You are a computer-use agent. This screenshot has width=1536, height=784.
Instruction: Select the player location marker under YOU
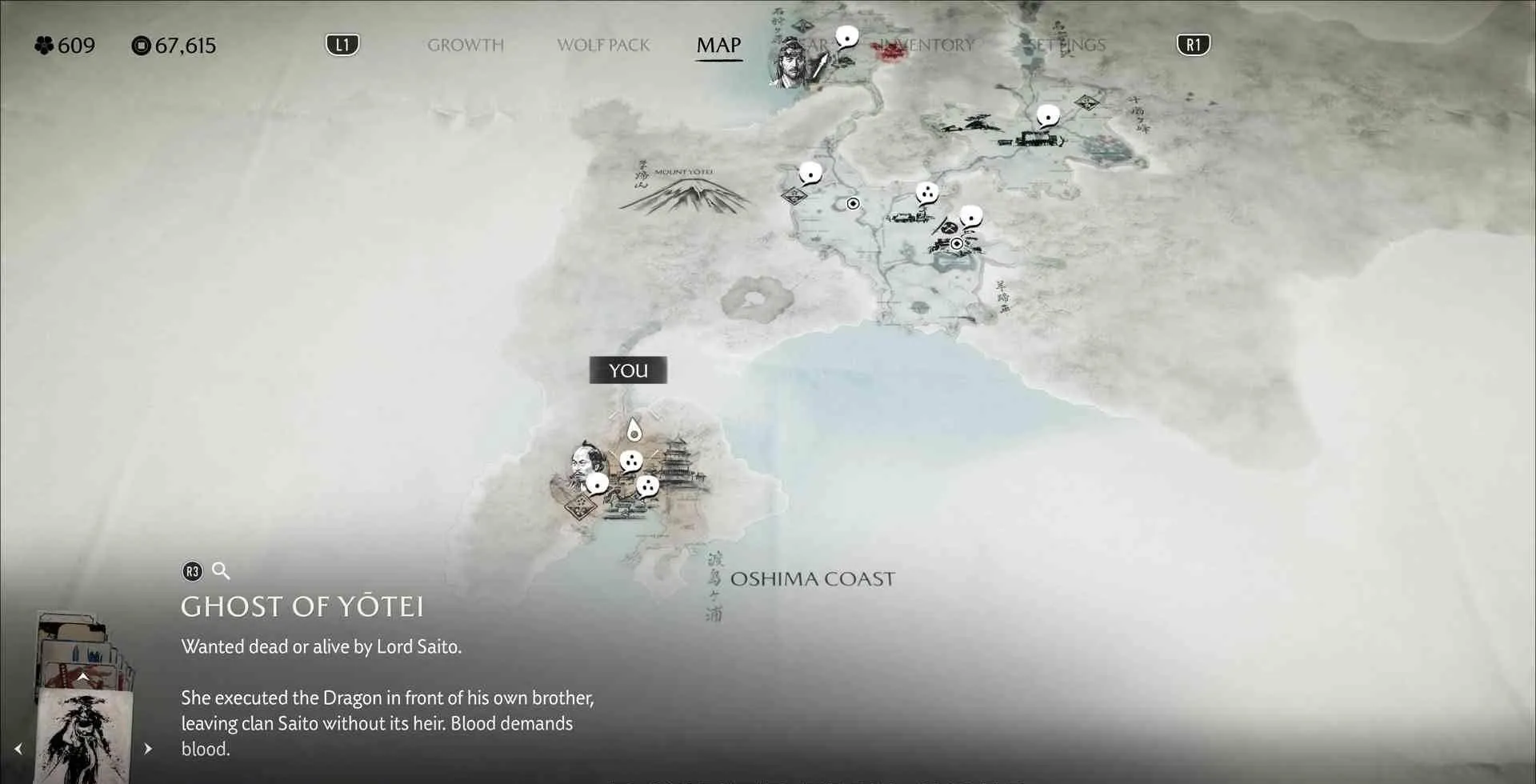tap(634, 430)
